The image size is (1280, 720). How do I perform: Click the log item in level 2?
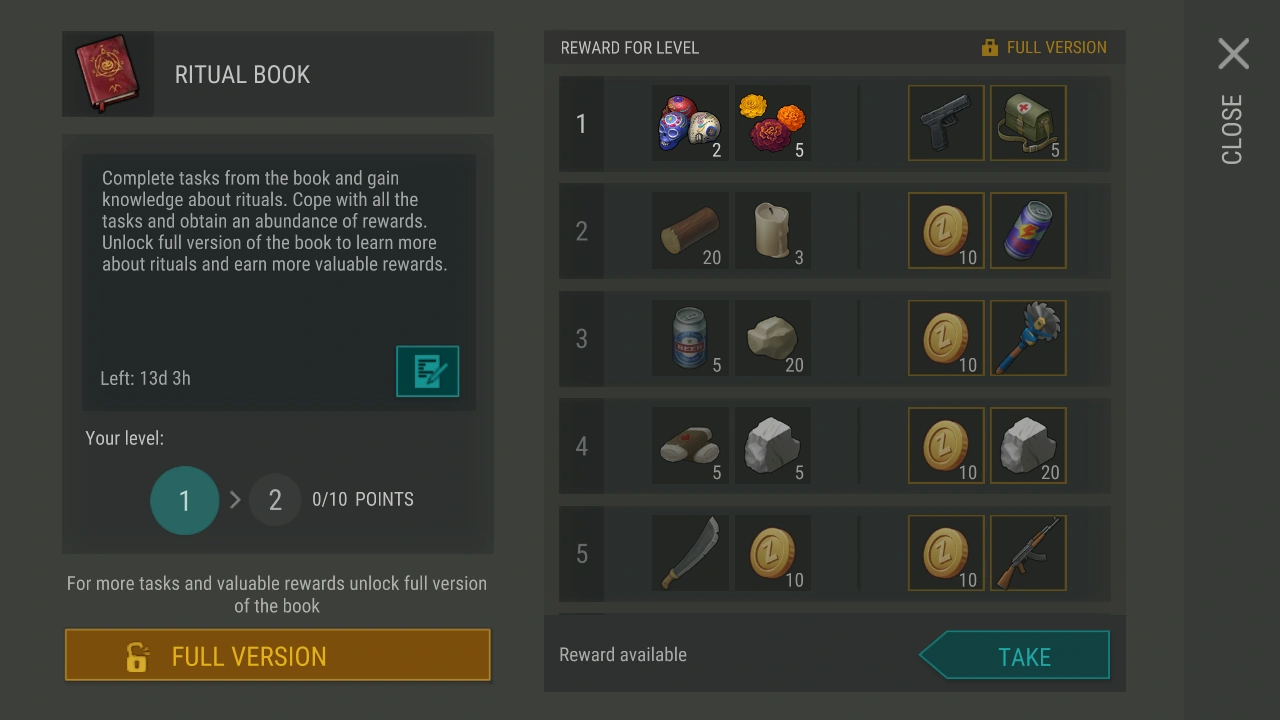[x=690, y=231]
